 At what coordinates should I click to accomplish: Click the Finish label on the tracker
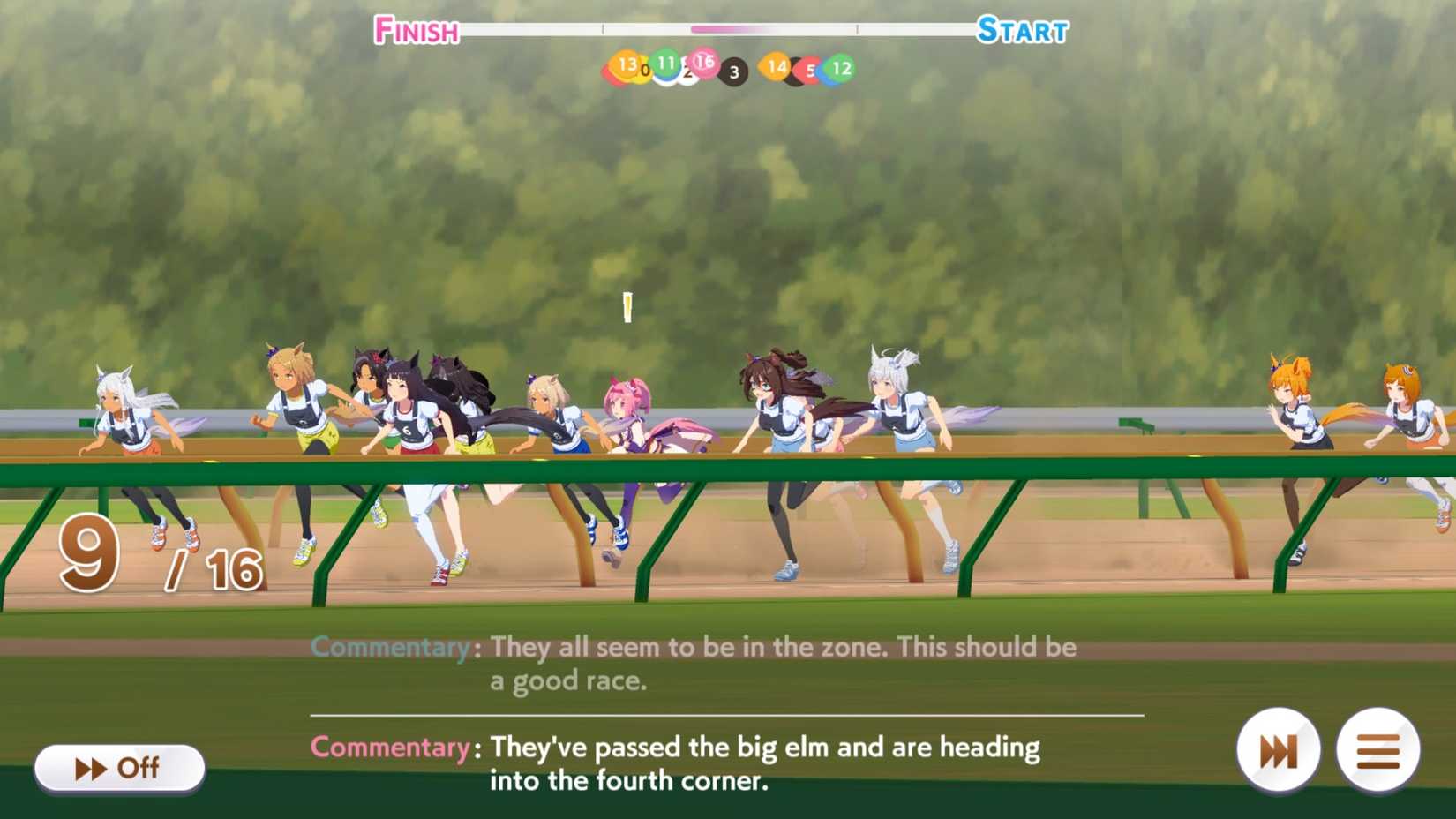tap(415, 31)
